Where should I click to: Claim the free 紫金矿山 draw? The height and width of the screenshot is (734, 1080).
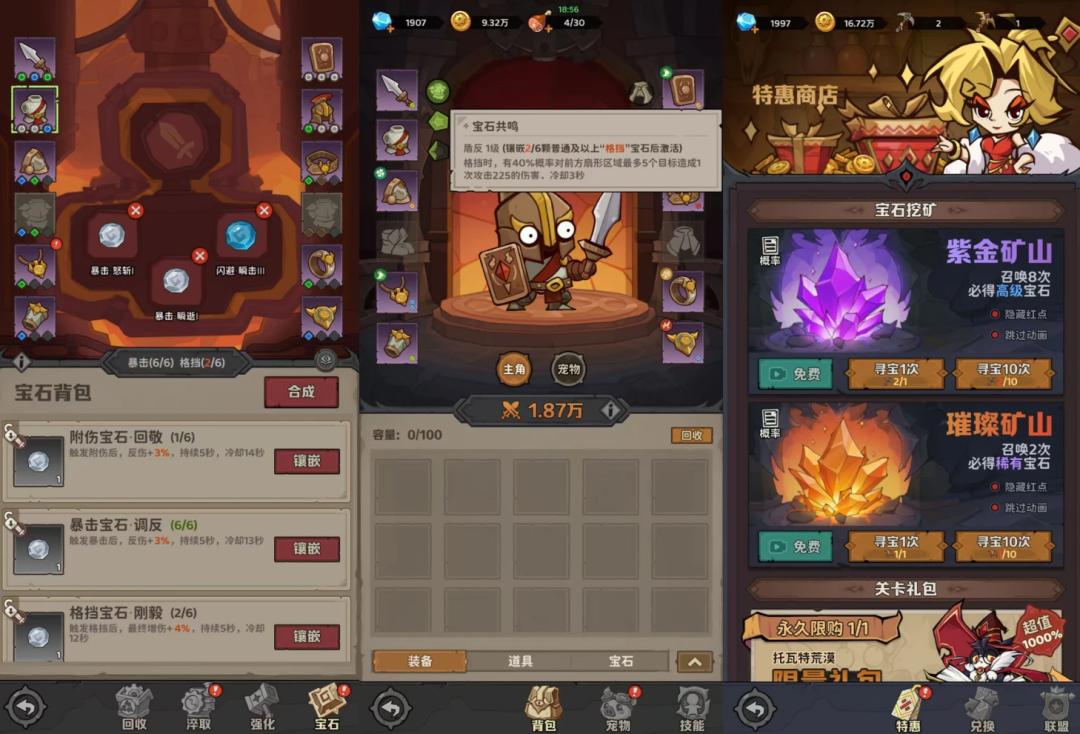pyautogui.click(x=795, y=374)
